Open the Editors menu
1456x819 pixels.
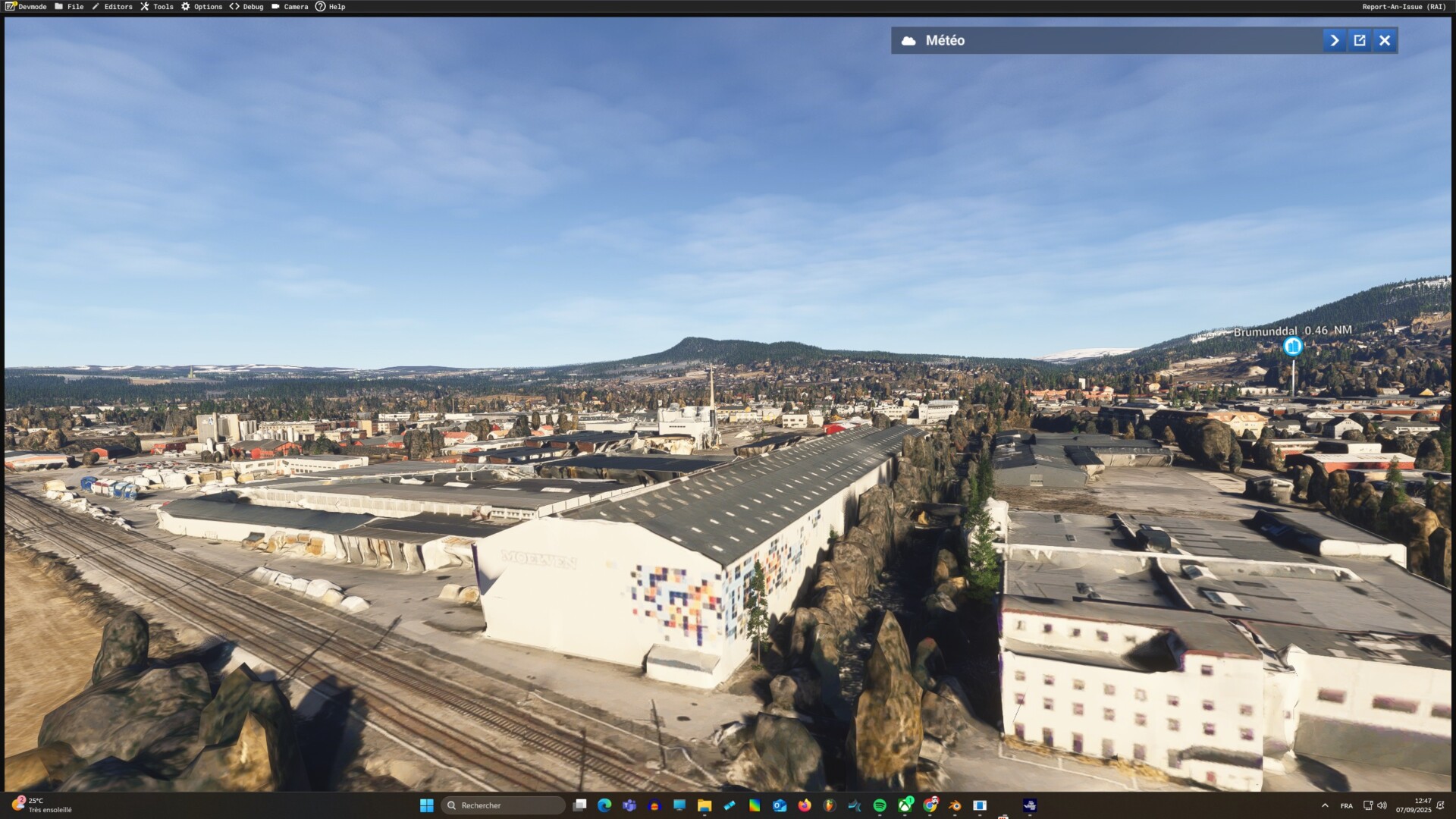point(112,7)
